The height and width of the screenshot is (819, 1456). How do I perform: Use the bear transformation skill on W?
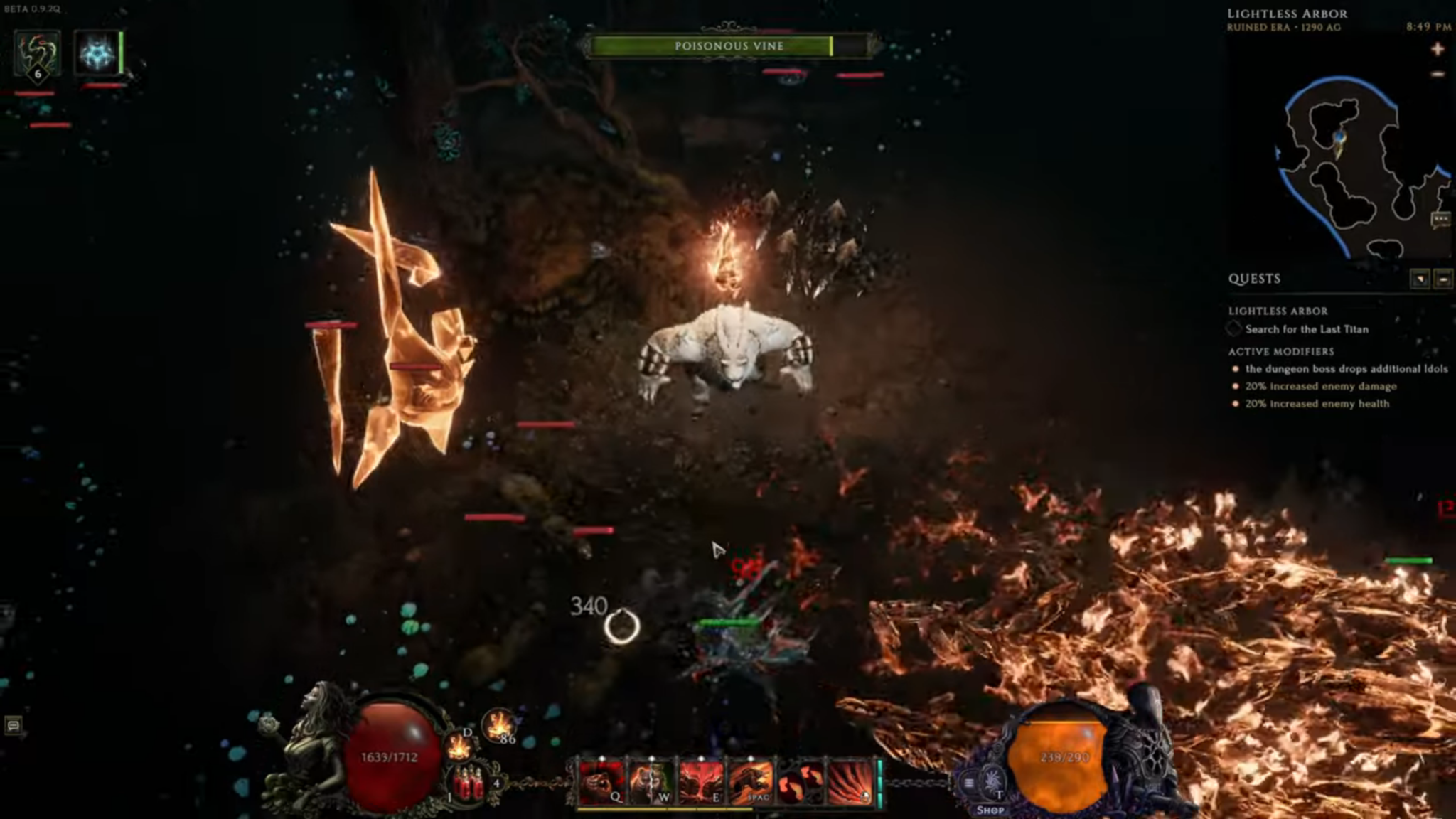click(651, 782)
